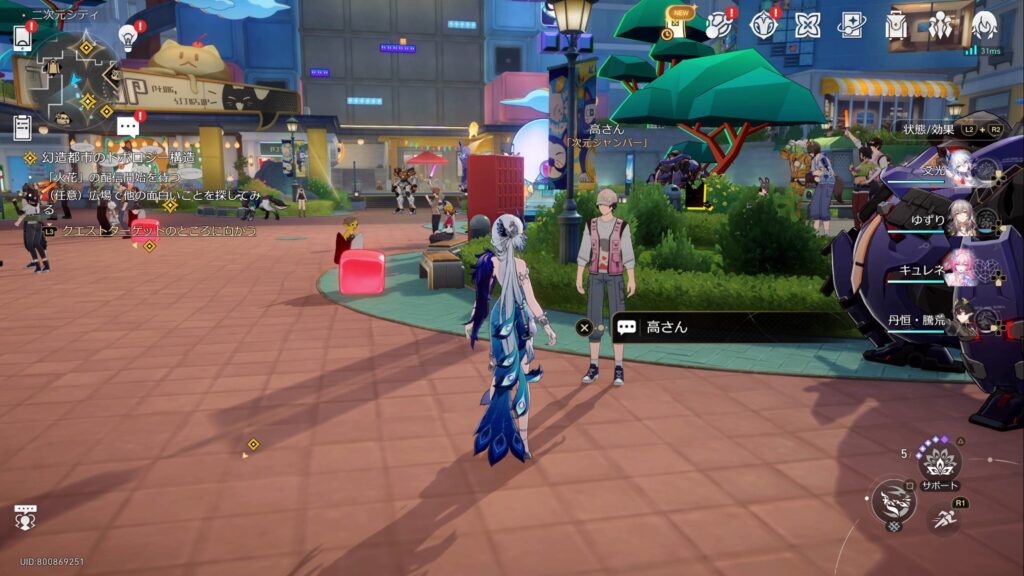Open the four-petal flower menu icon

(807, 26)
